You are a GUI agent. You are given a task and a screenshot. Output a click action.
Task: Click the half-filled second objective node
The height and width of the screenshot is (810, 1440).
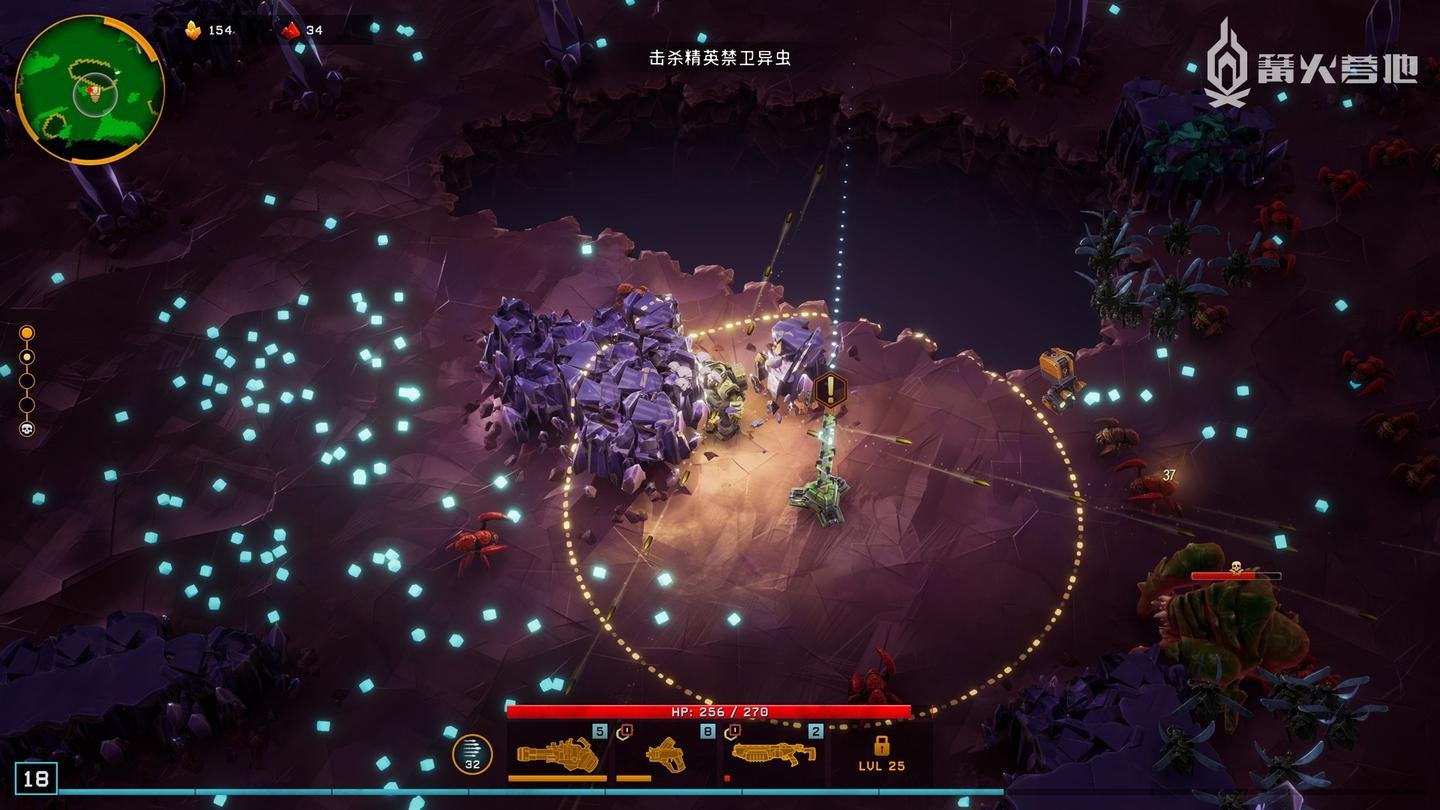click(27, 355)
